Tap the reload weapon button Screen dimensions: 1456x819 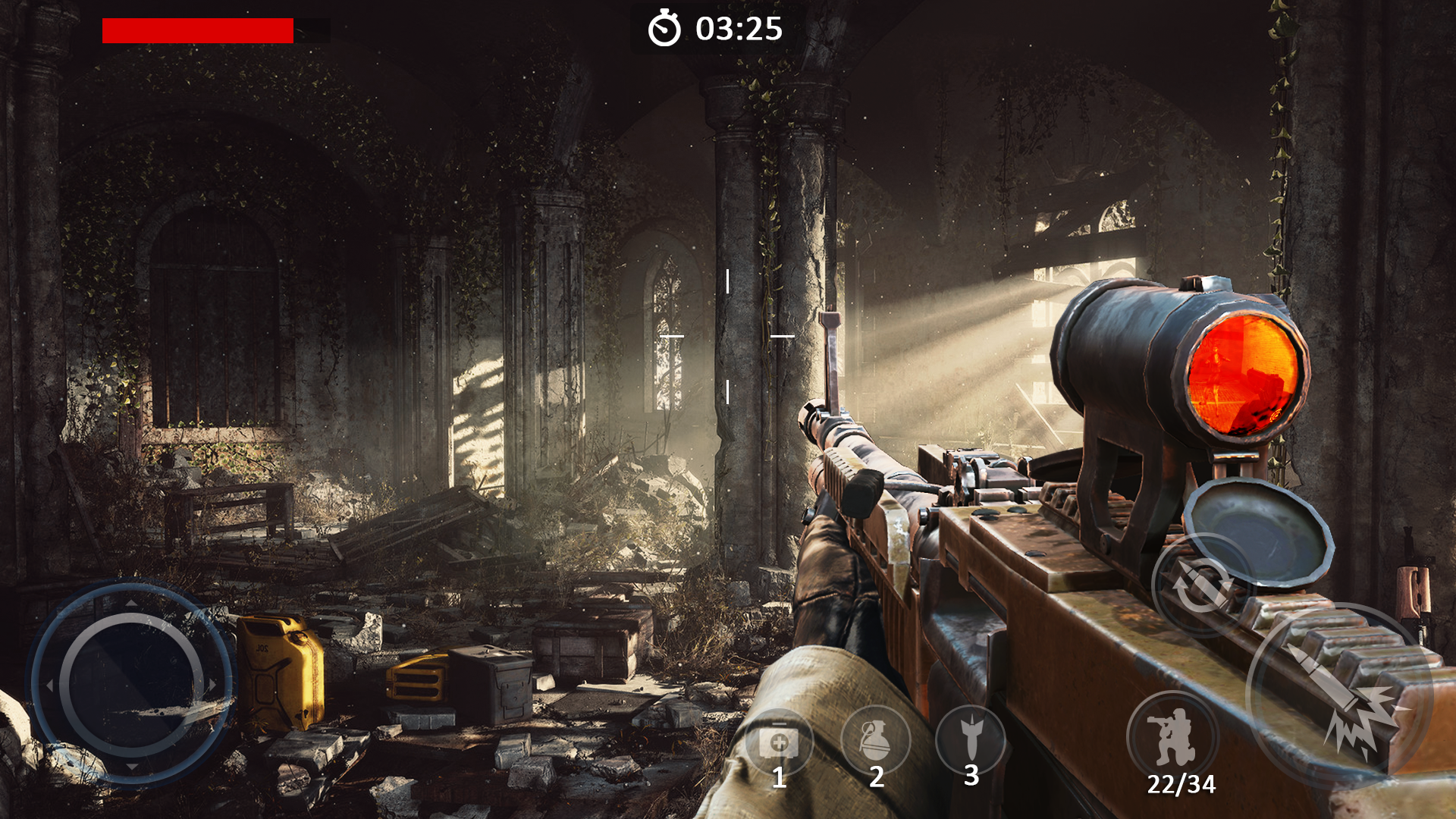tap(1201, 585)
